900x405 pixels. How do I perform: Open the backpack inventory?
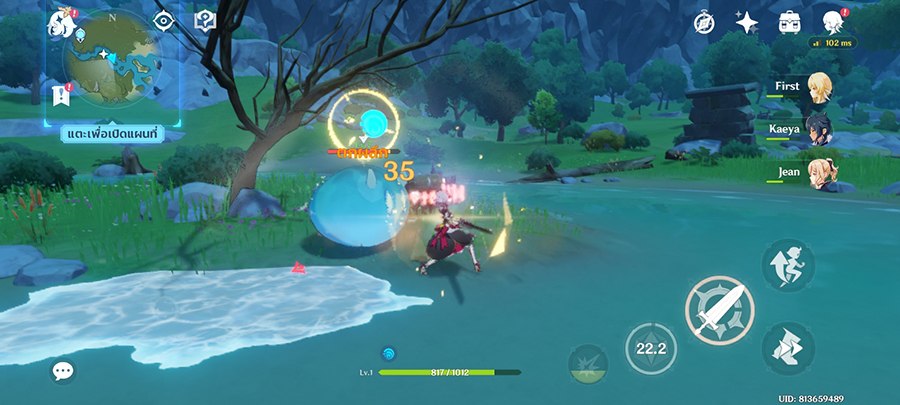[789, 22]
